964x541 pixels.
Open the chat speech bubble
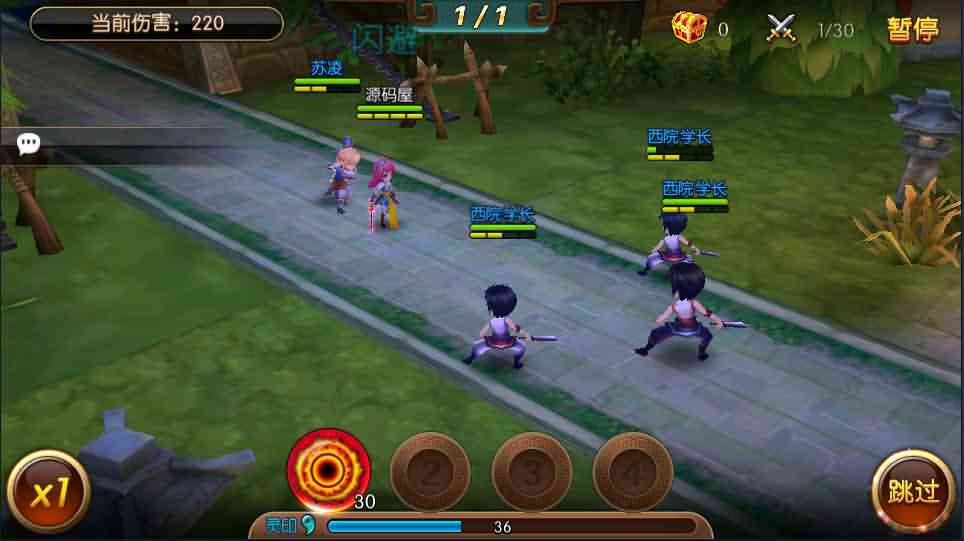pos(29,145)
